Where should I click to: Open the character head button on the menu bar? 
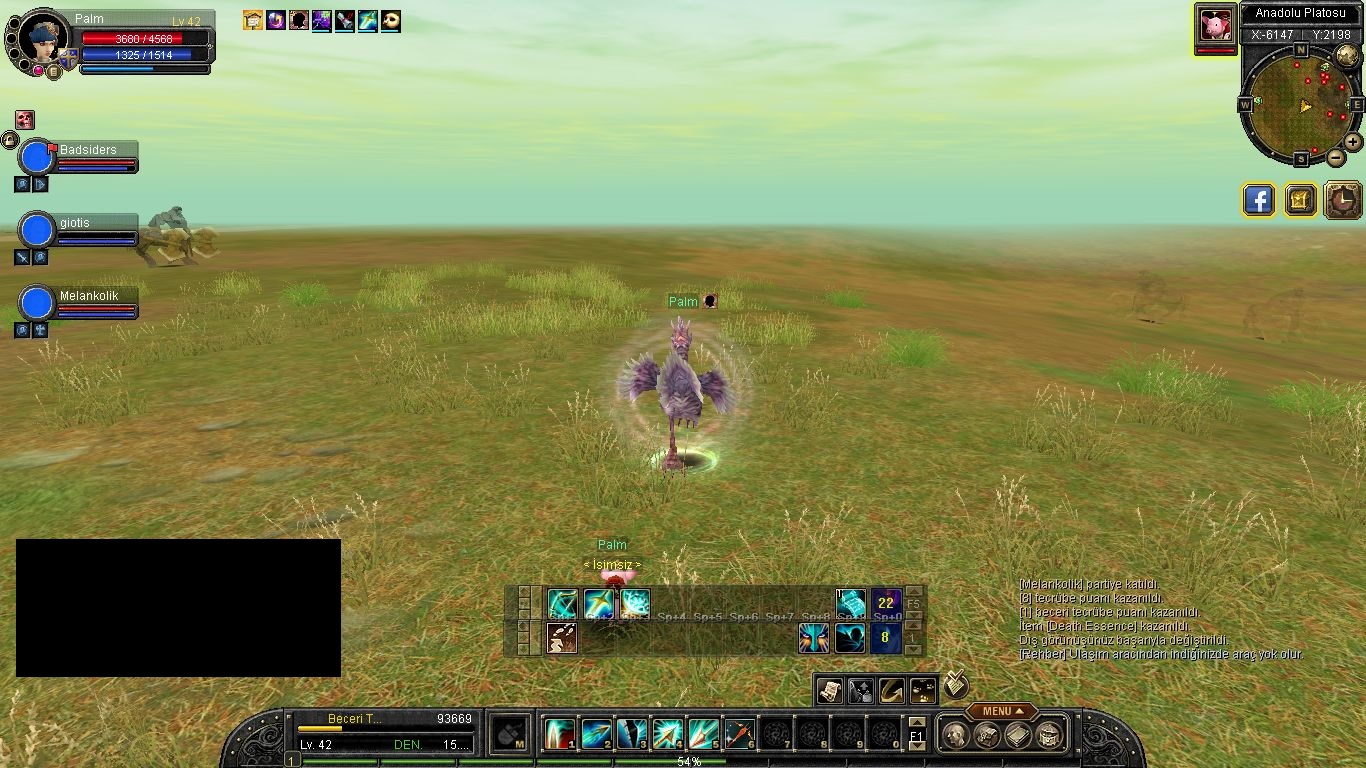click(x=955, y=736)
